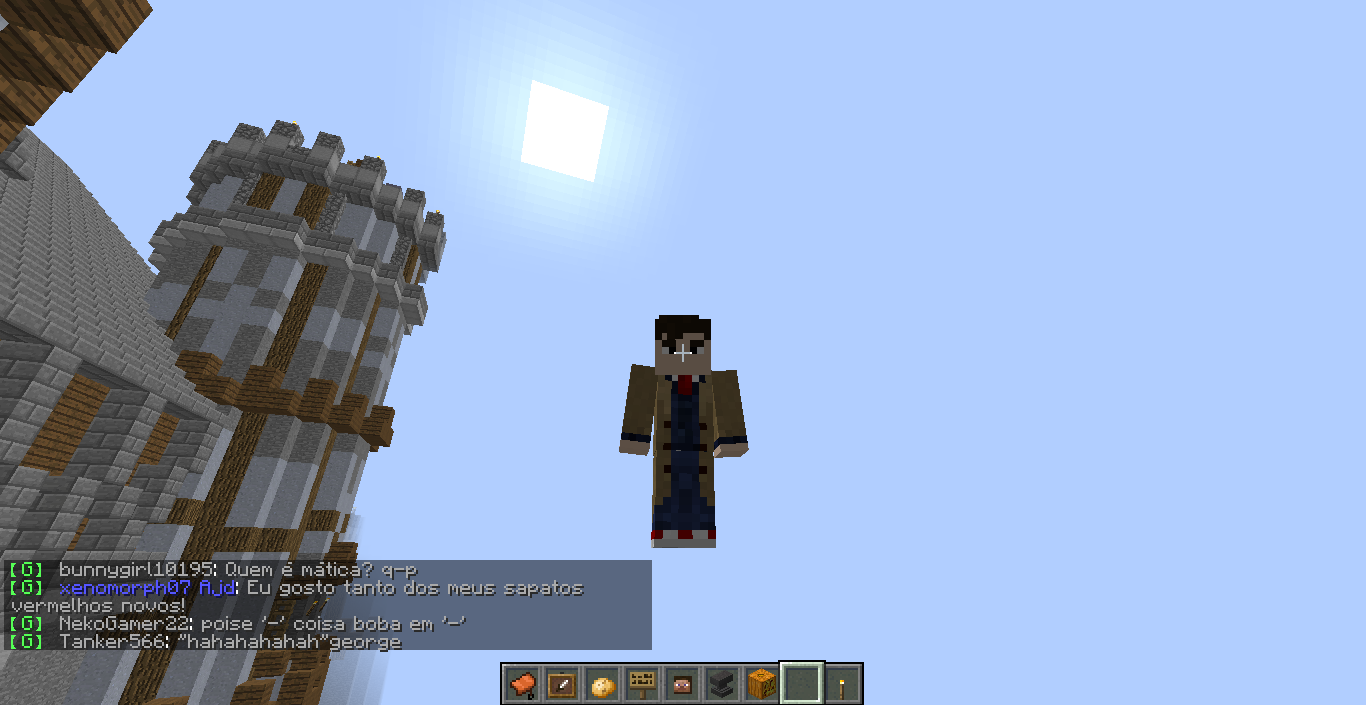The image size is (1366, 705).
Task: Click xenomorph07's chat message
Action: [x=320, y=588]
